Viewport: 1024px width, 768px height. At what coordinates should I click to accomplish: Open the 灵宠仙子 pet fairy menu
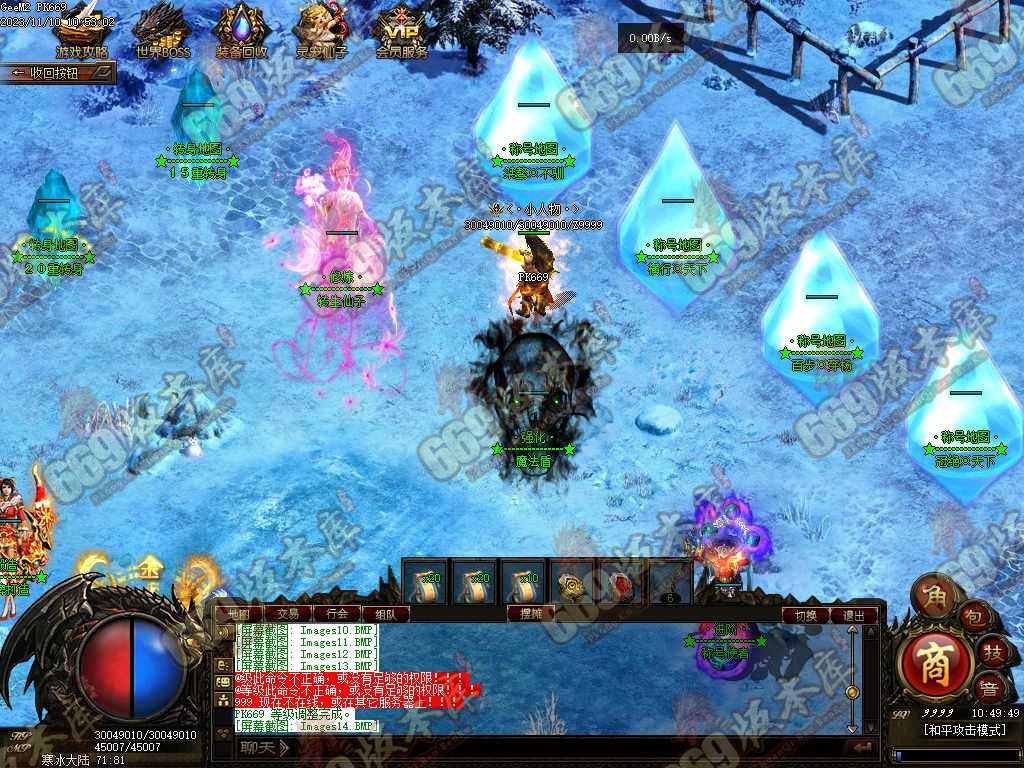pyautogui.click(x=322, y=31)
